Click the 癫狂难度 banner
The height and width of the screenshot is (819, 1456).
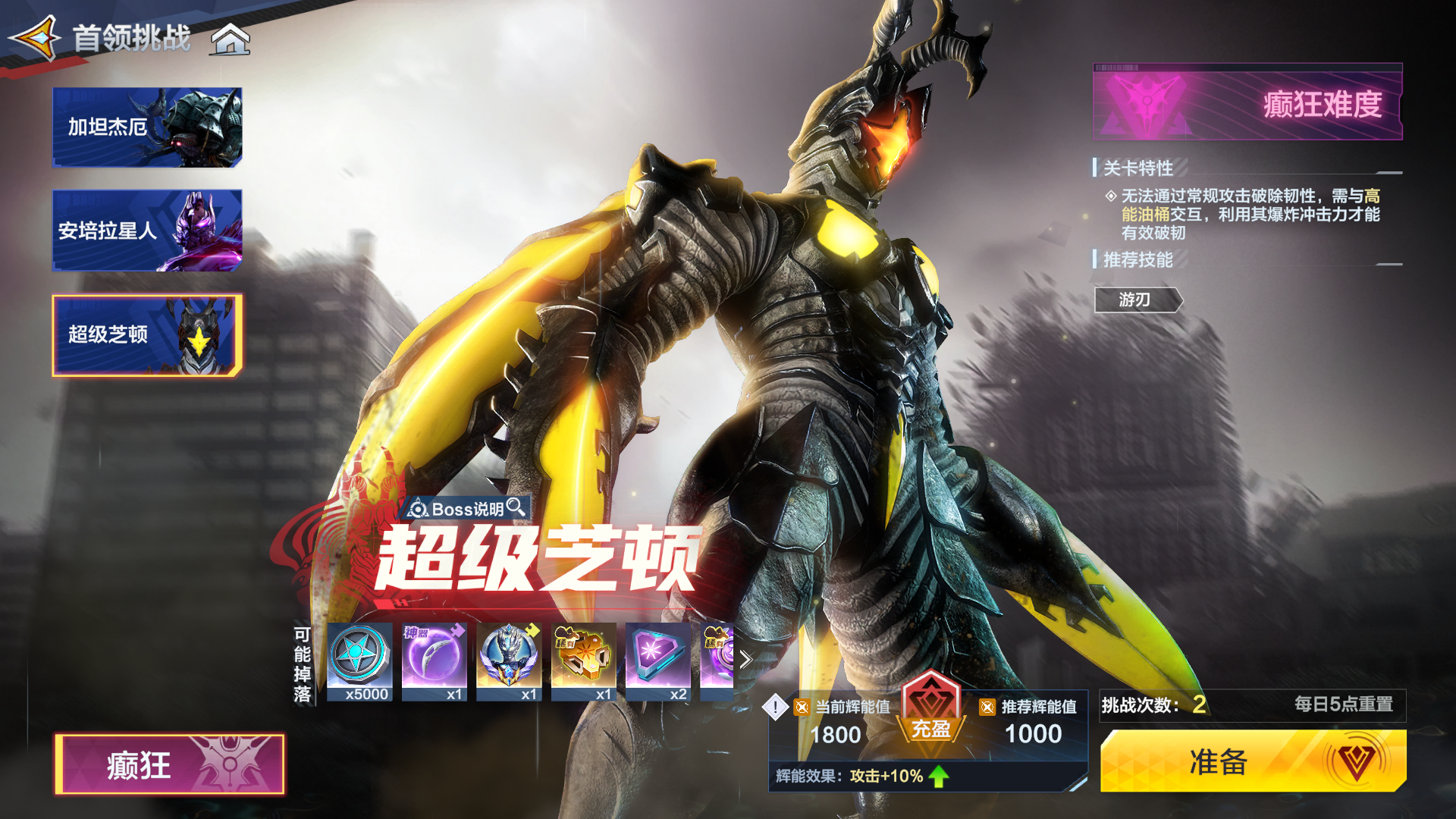[x=1247, y=103]
